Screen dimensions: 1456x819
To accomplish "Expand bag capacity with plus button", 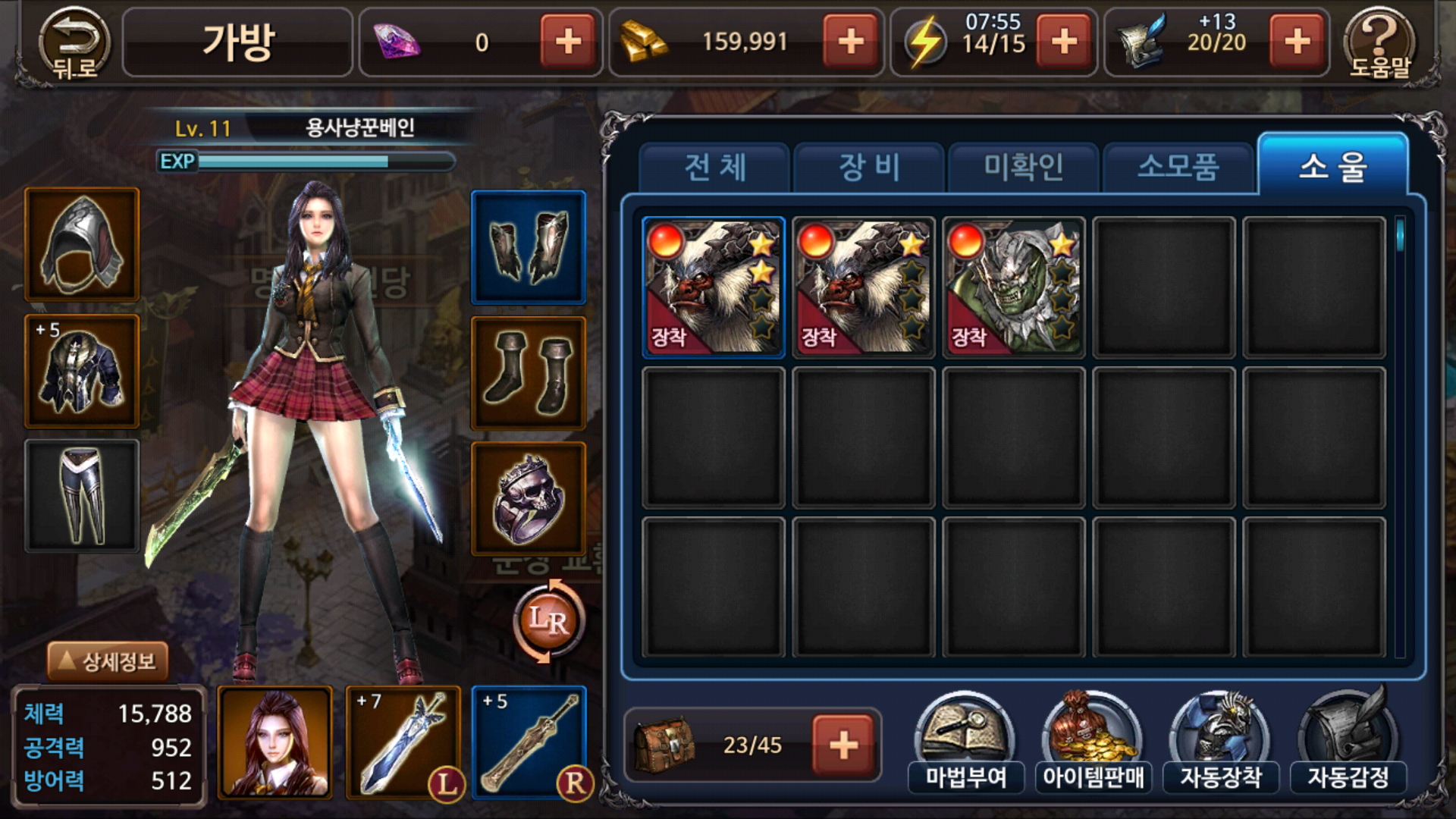I will coord(843,745).
